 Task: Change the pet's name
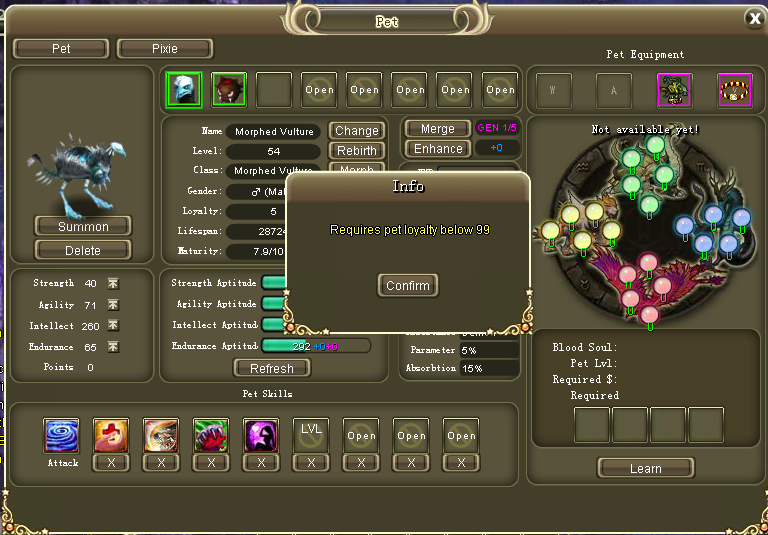[x=357, y=131]
